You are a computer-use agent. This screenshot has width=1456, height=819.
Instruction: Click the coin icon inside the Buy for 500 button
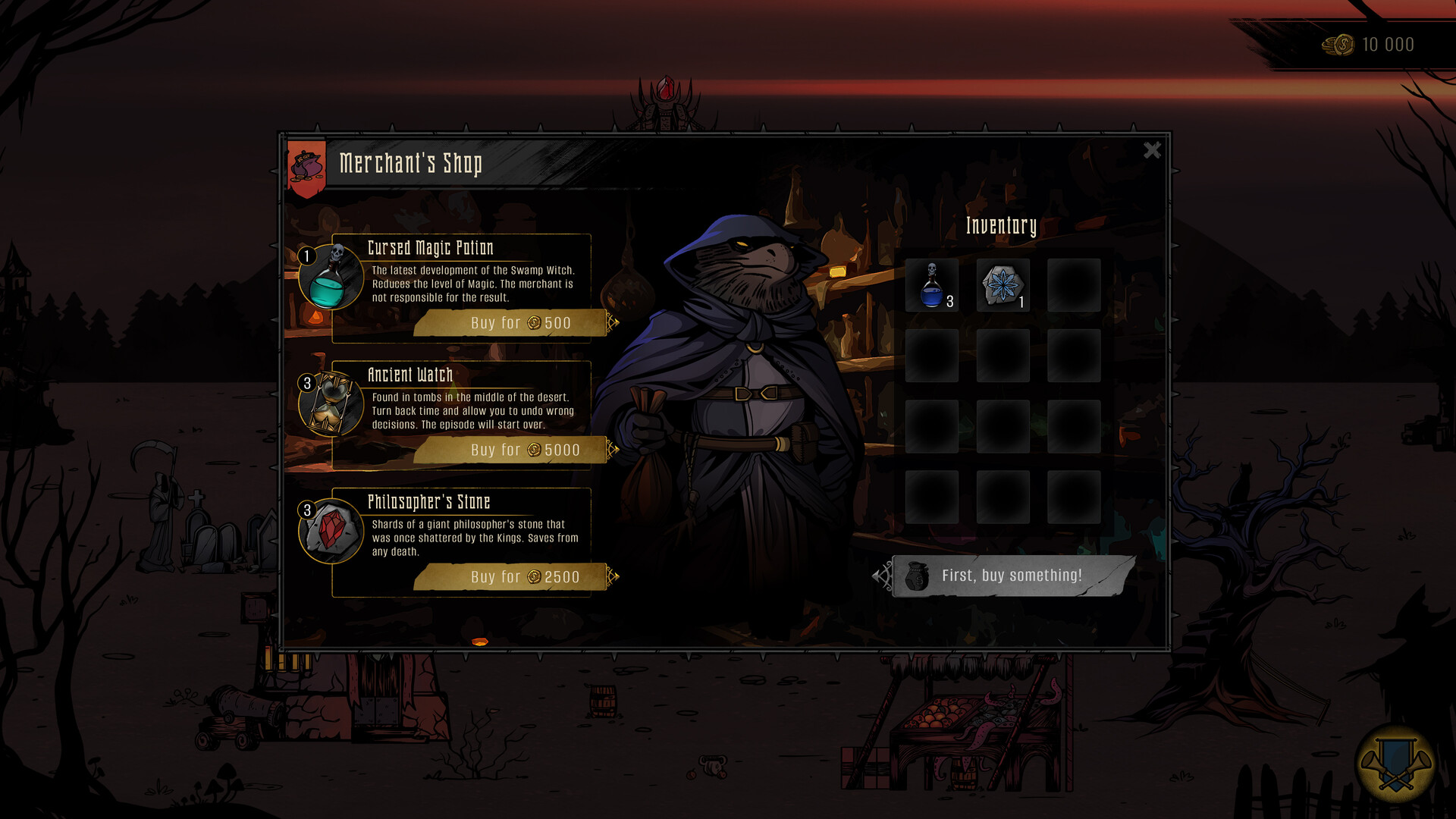click(535, 322)
